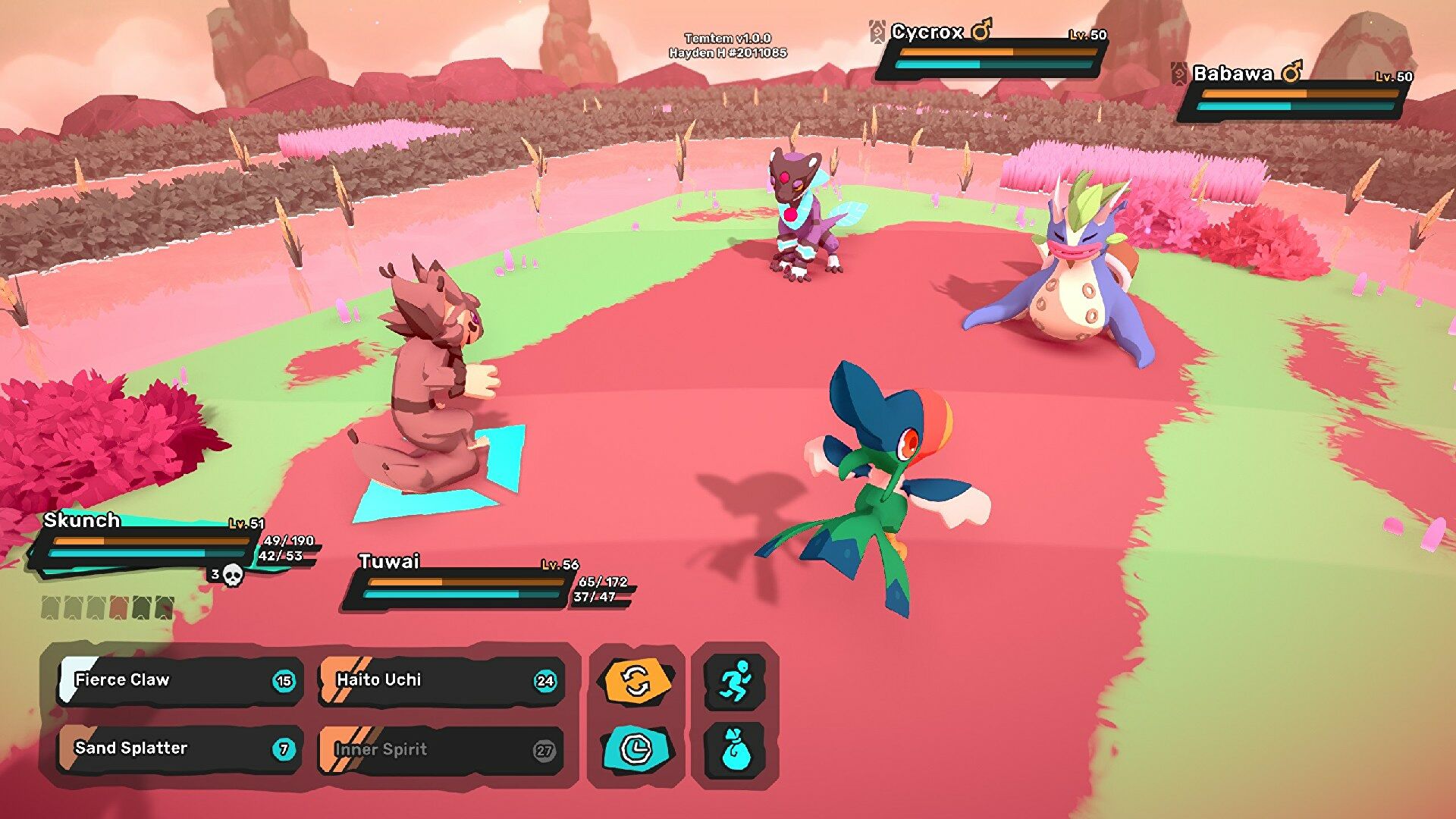The image size is (1456, 819).
Task: Open the item bag
Action: tap(735, 749)
